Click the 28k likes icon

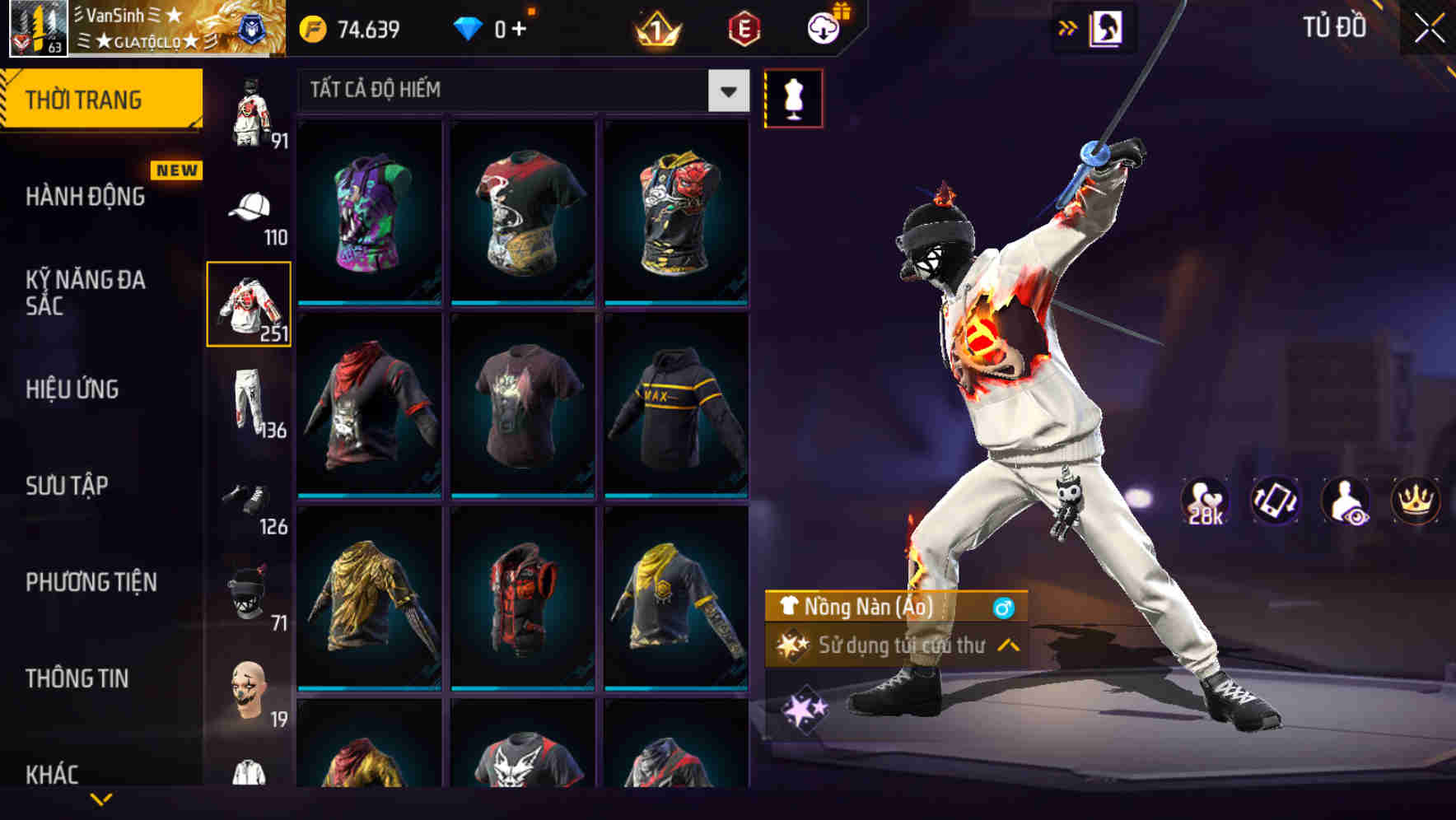pyautogui.click(x=1205, y=502)
